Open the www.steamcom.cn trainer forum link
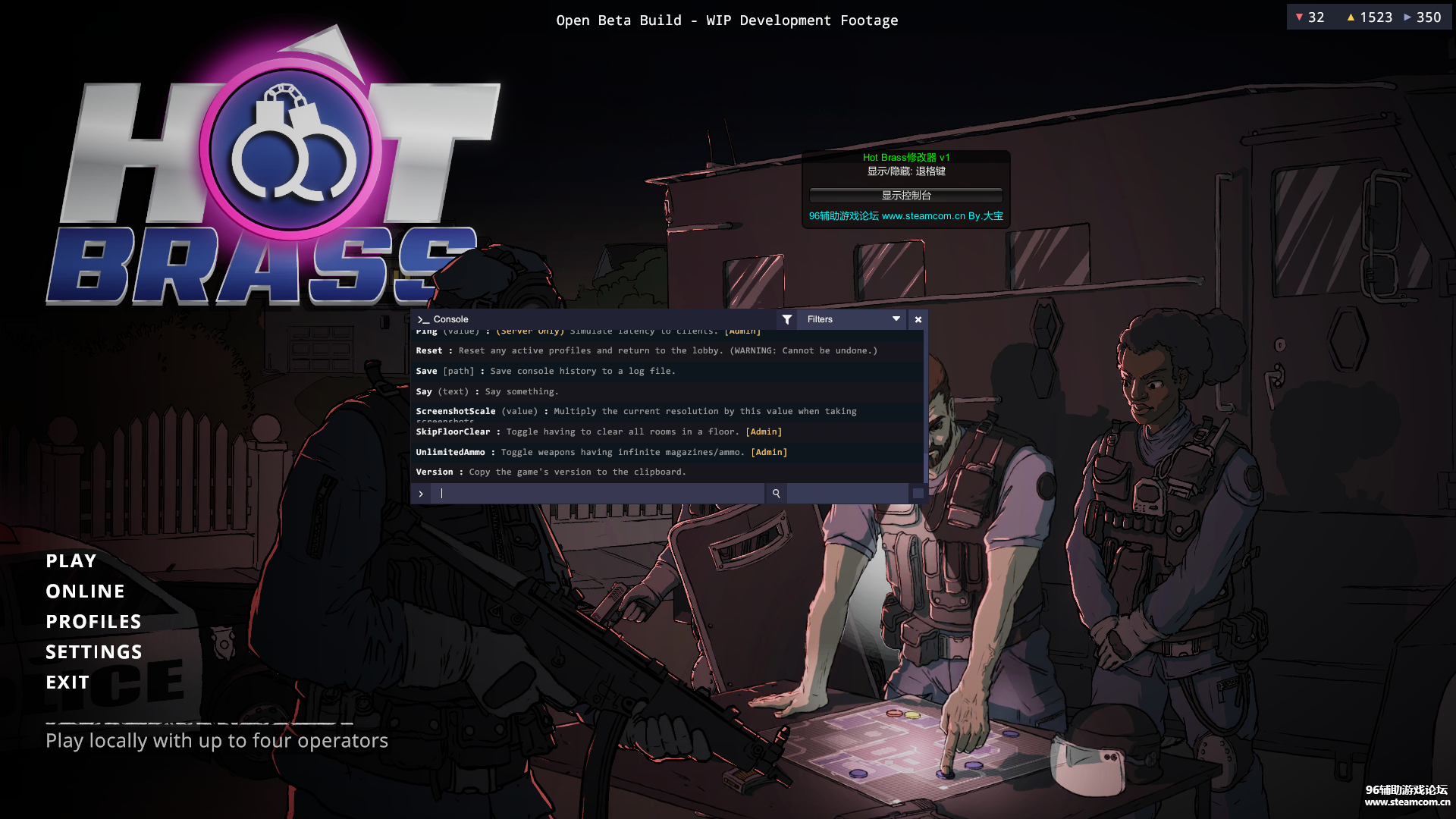This screenshot has height=819, width=1456. [x=905, y=216]
